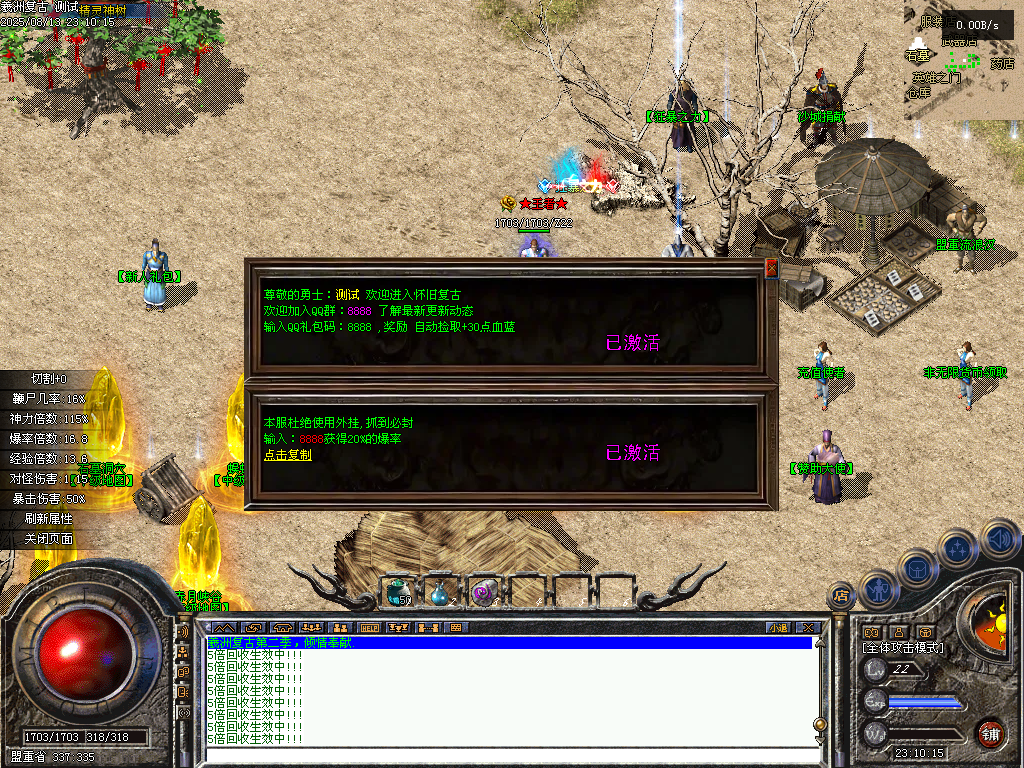Click the chat text input field

point(500,755)
